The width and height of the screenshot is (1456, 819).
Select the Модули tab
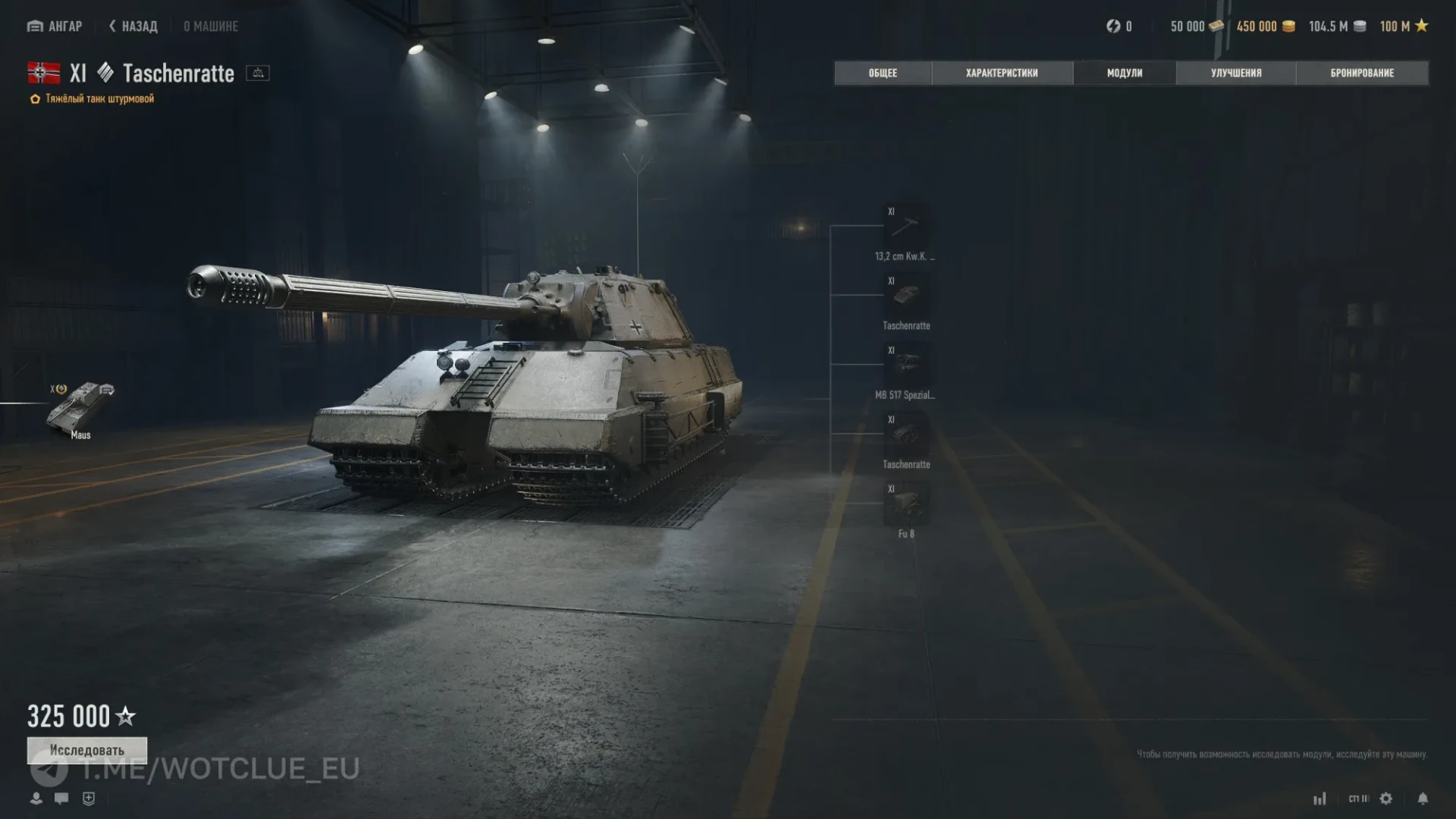[x=1125, y=73]
